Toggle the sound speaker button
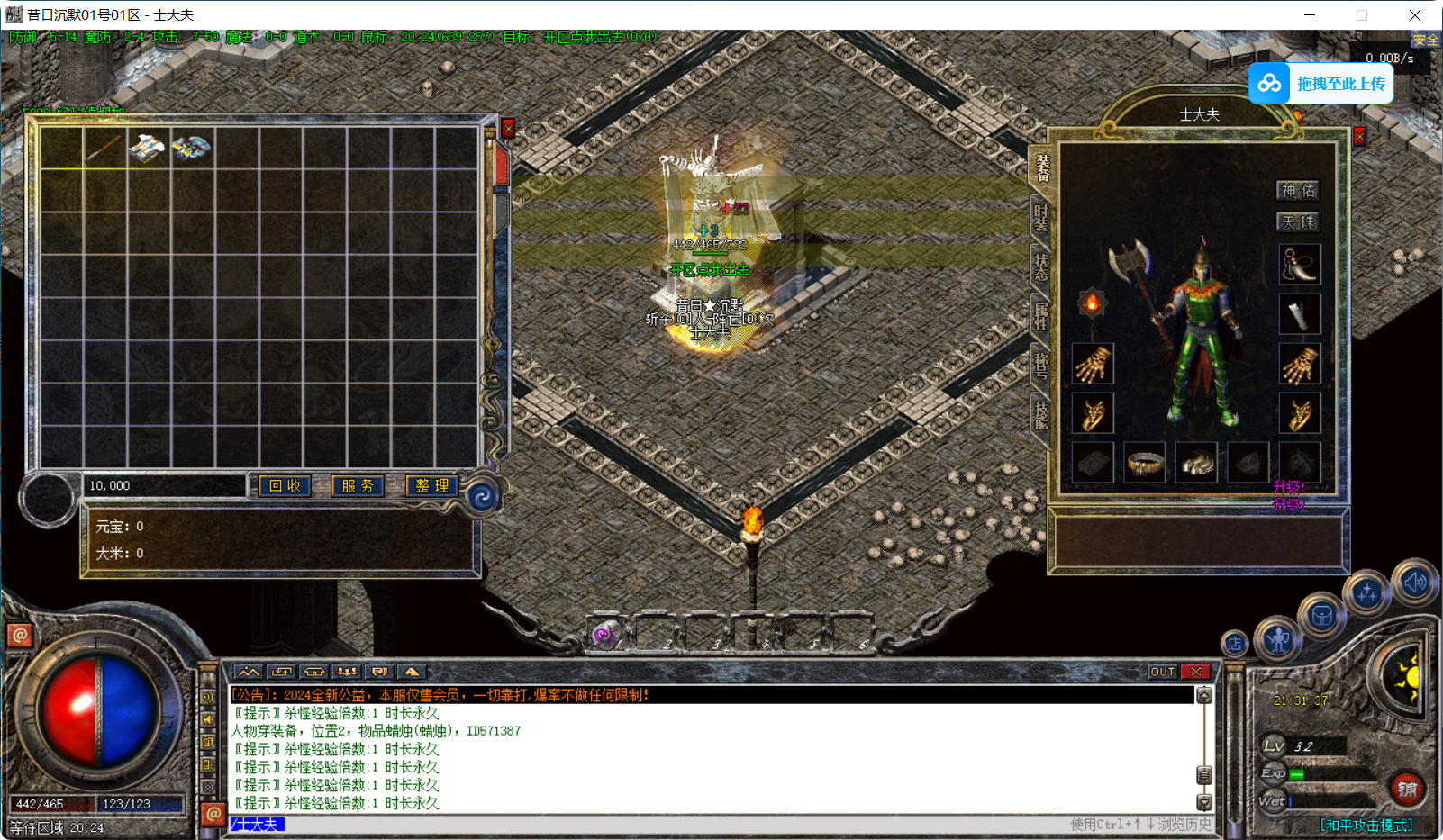 pos(1414,583)
